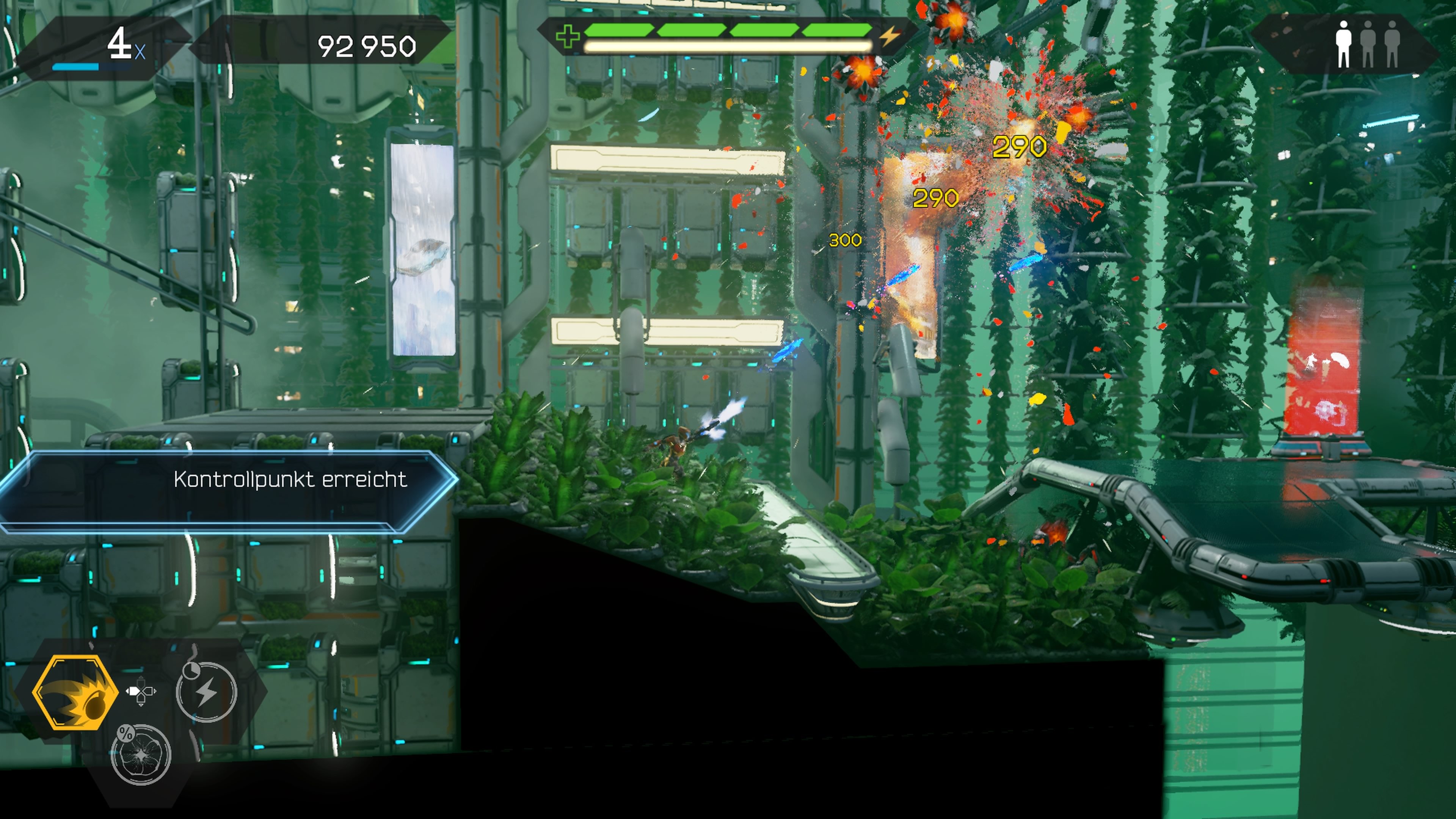Click the cooldown clock badge on the lightning ability
The height and width of the screenshot is (819, 1456).
(x=191, y=670)
